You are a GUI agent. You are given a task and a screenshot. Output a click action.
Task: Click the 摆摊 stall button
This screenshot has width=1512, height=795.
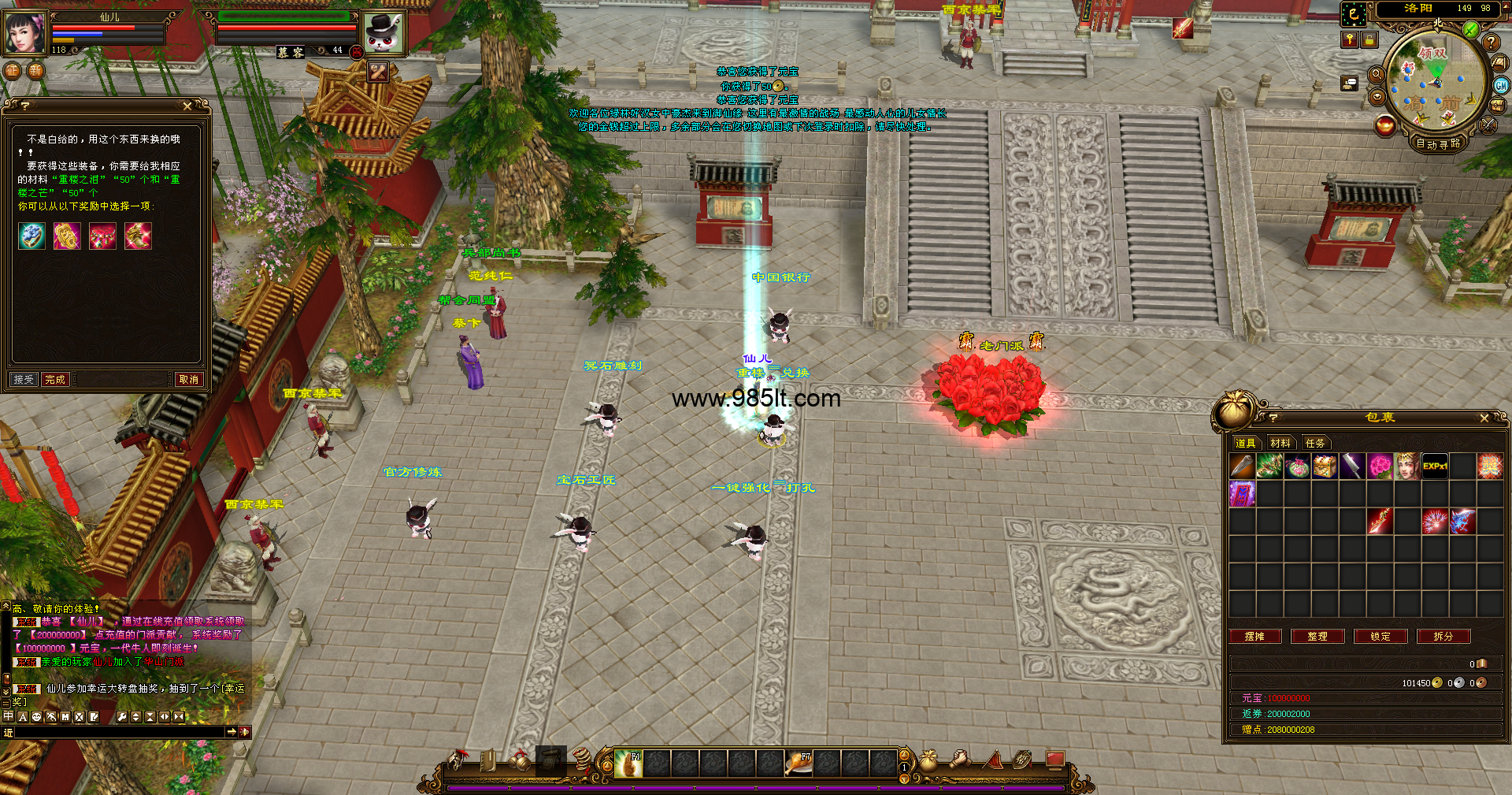1254,637
